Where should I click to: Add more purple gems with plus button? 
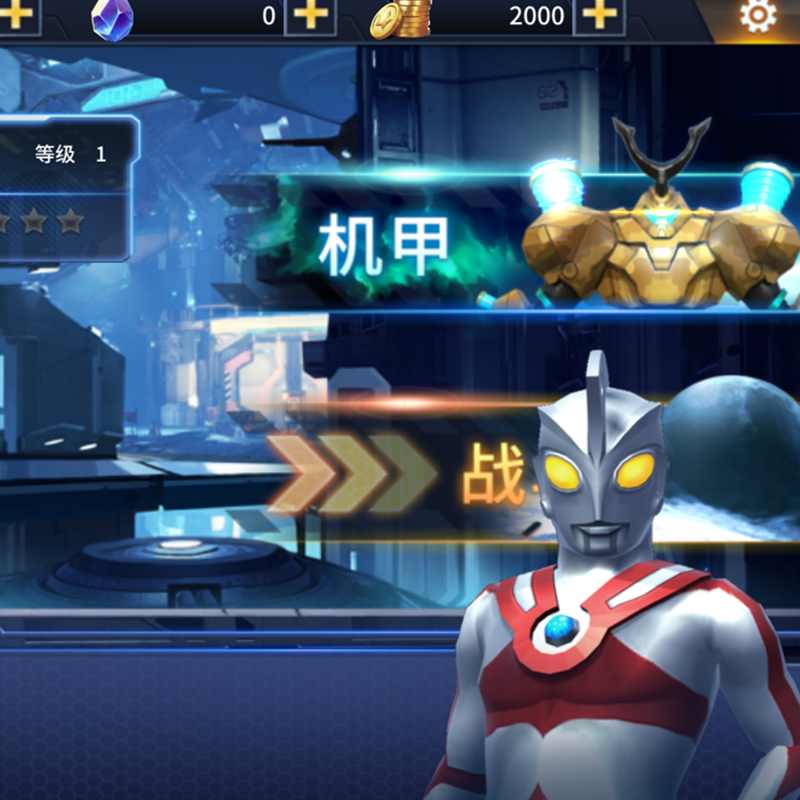pyautogui.click(x=311, y=16)
